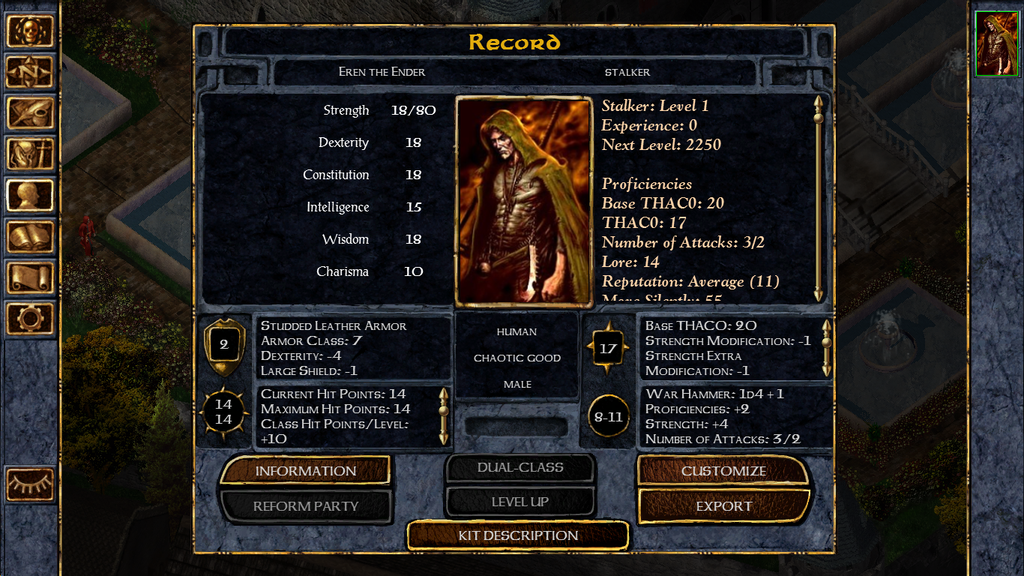The height and width of the screenshot is (576, 1024).
Task: Export the character with Export button
Action: tap(723, 506)
